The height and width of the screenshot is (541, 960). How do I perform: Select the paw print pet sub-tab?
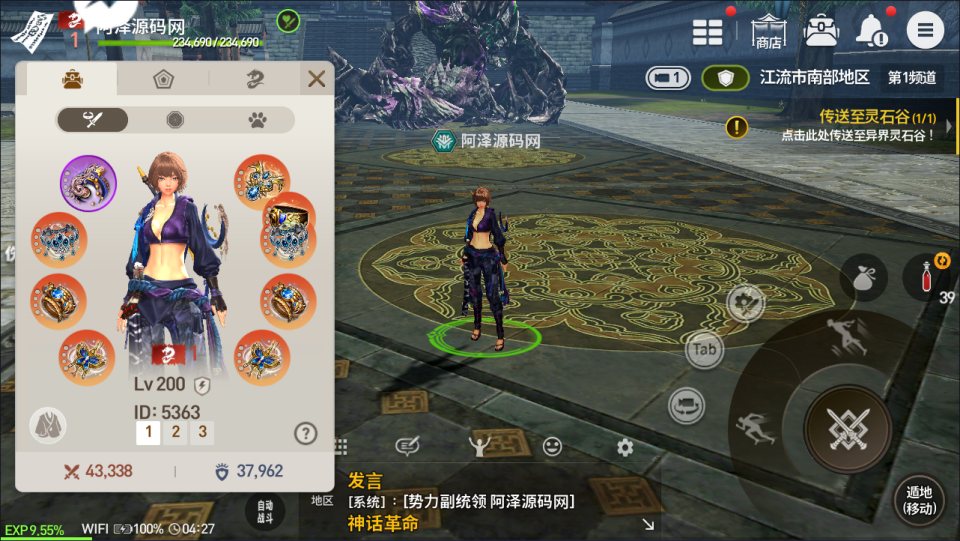coord(257,120)
